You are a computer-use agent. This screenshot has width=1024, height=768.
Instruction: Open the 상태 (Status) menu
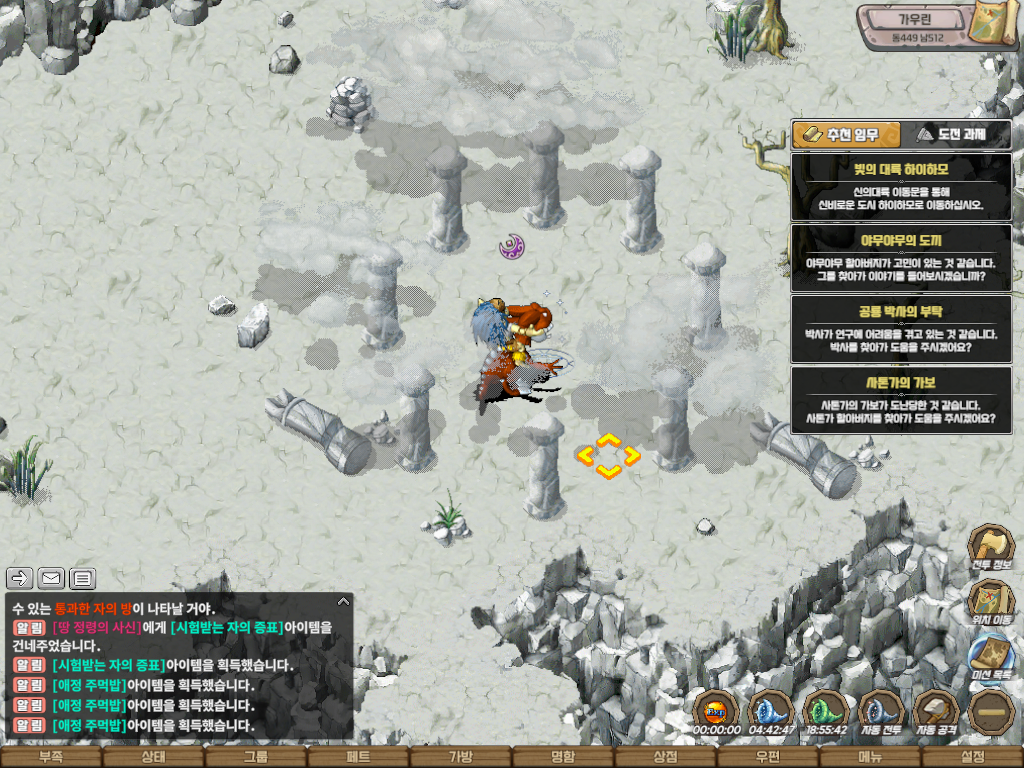click(x=153, y=757)
